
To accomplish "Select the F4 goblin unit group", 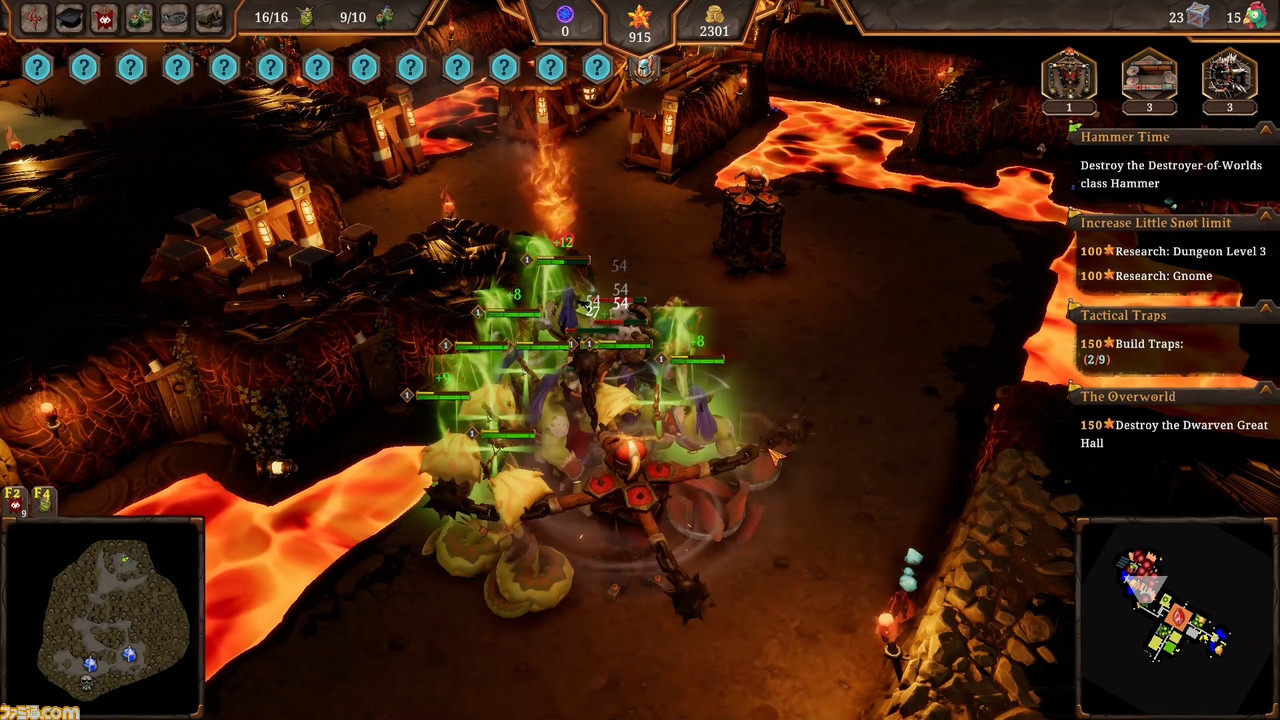I will pyautogui.click(x=42, y=501).
